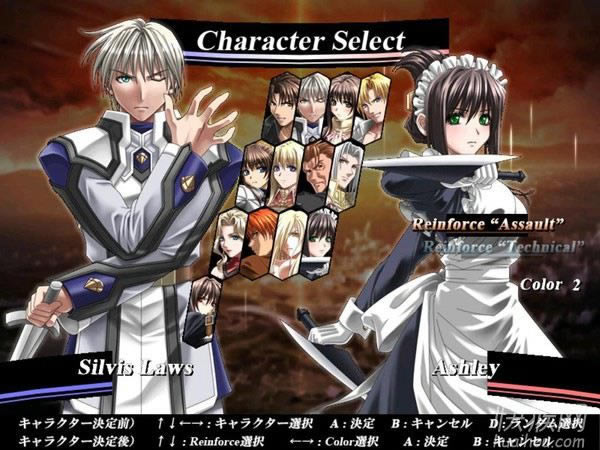Pick the blonde girl with purple eyes
This screenshot has height=450, width=600.
[x=287, y=172]
